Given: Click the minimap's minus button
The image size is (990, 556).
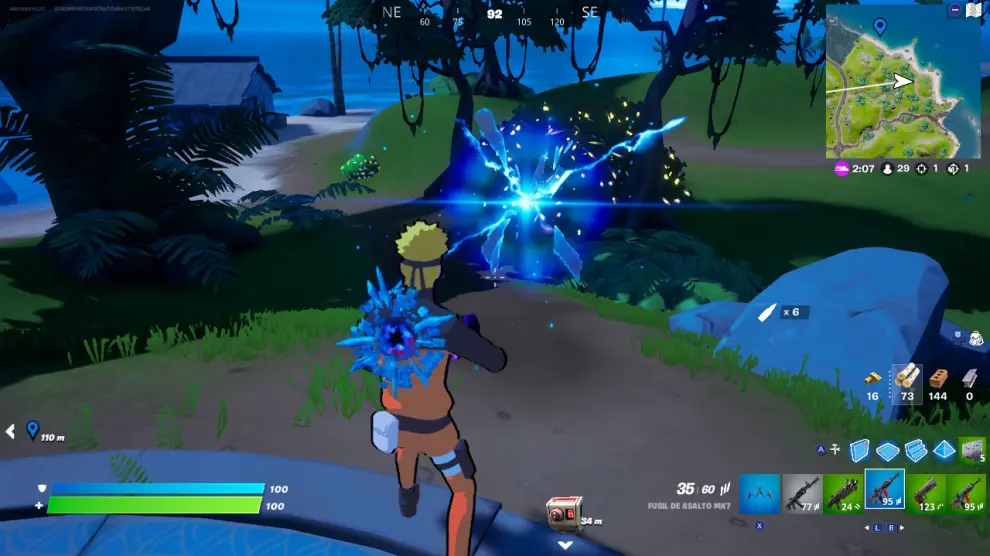Looking at the screenshot, I should [955, 10].
